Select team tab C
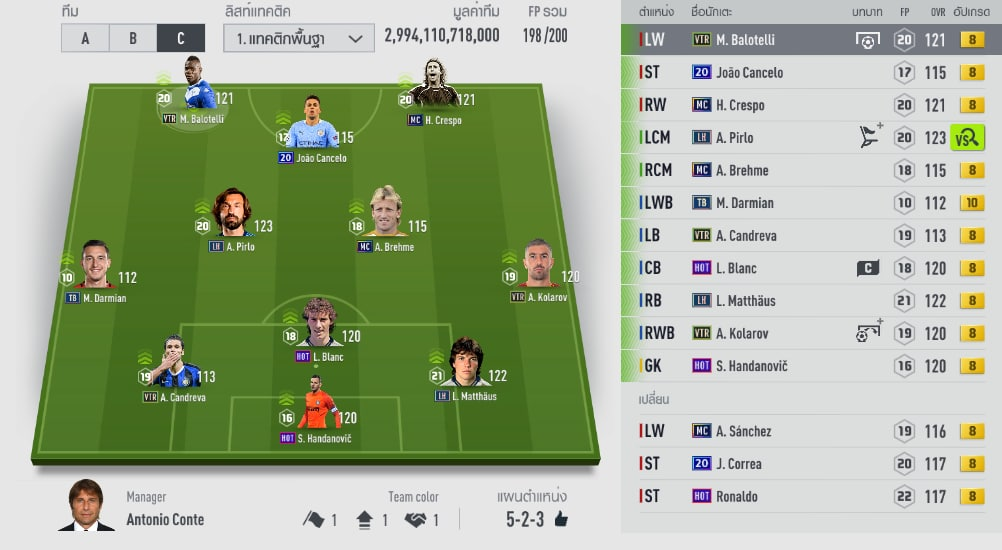The image size is (1002, 550). tap(180, 38)
